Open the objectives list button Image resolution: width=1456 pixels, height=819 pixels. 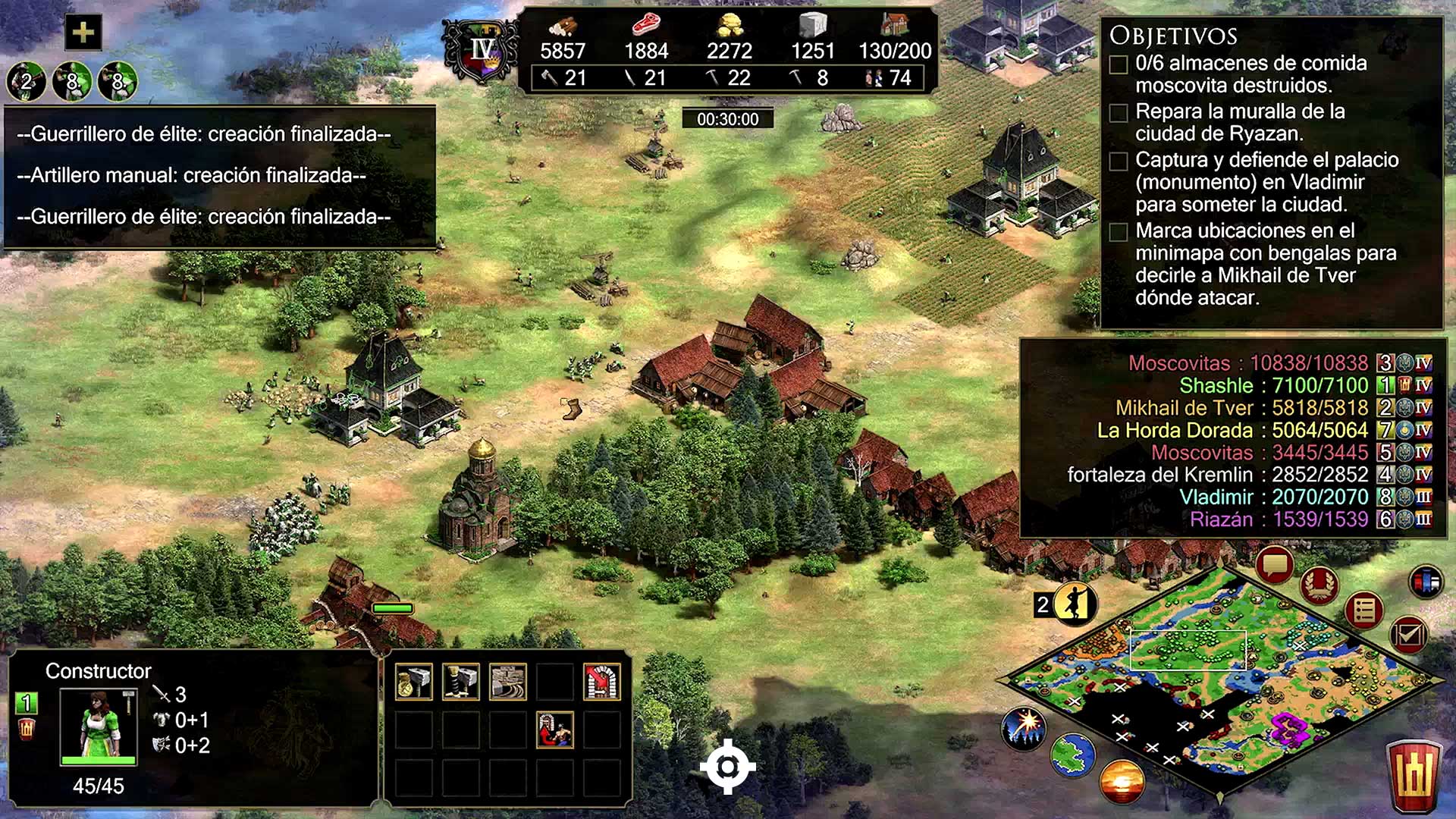[1364, 610]
